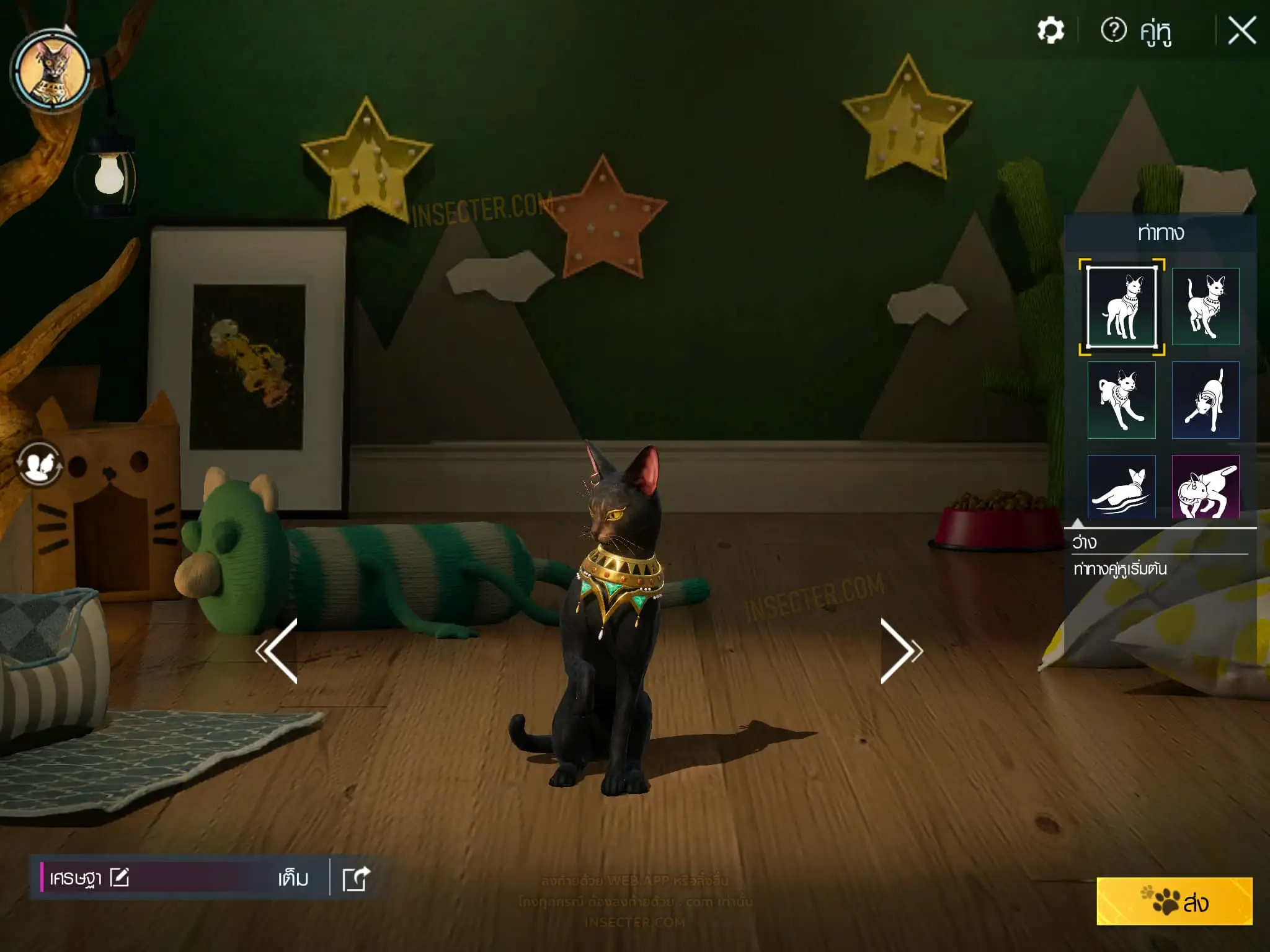Select the pouncing cat pose thumbnail
1270x952 pixels.
[x=1122, y=400]
